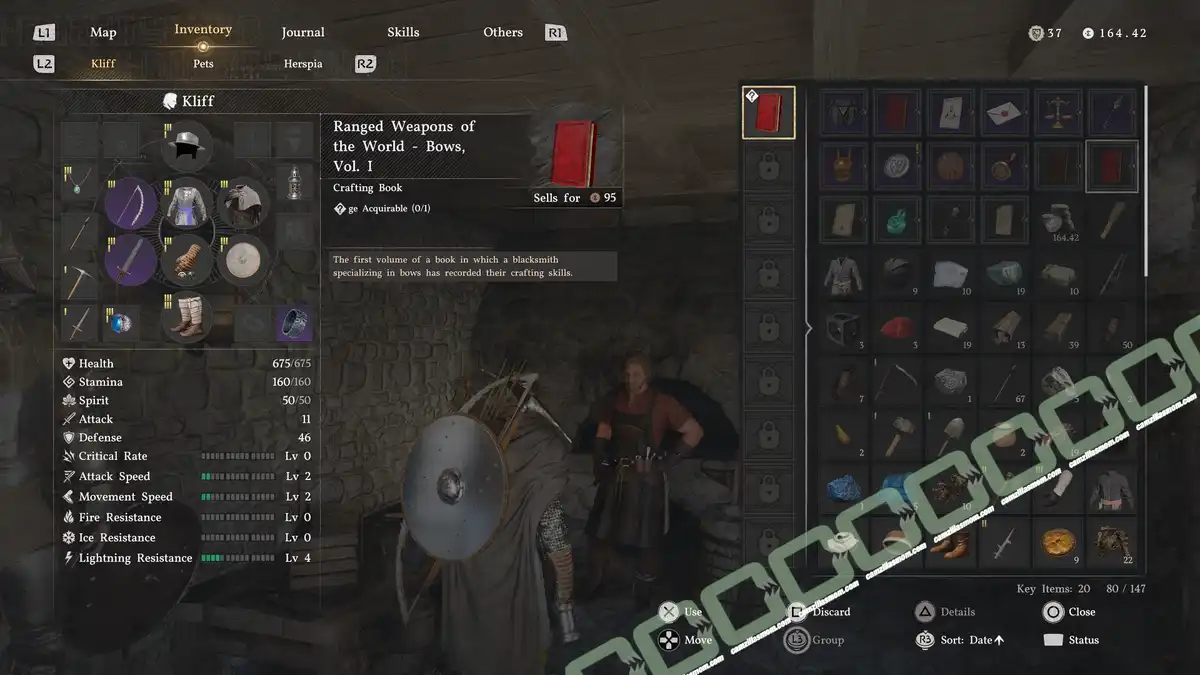Select the lantern equipment slot
The width and height of the screenshot is (1200, 675).
coord(293,184)
